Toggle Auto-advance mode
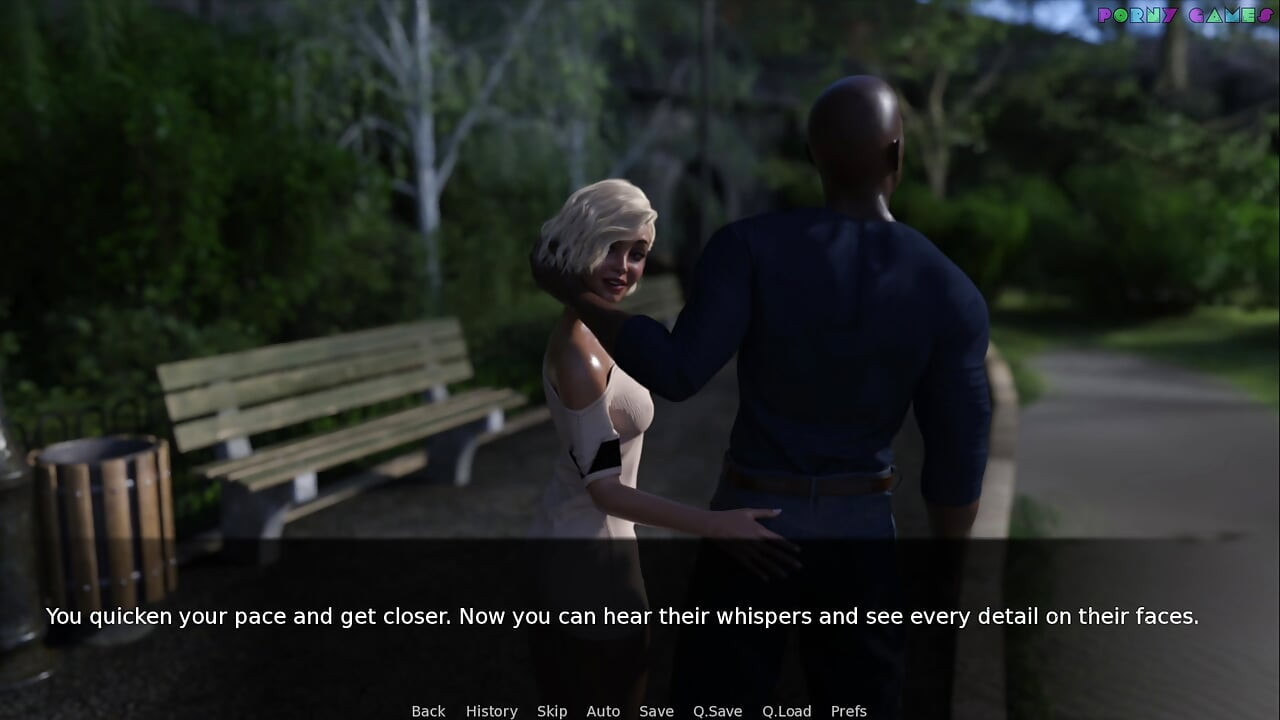The width and height of the screenshot is (1280, 720). click(603, 711)
